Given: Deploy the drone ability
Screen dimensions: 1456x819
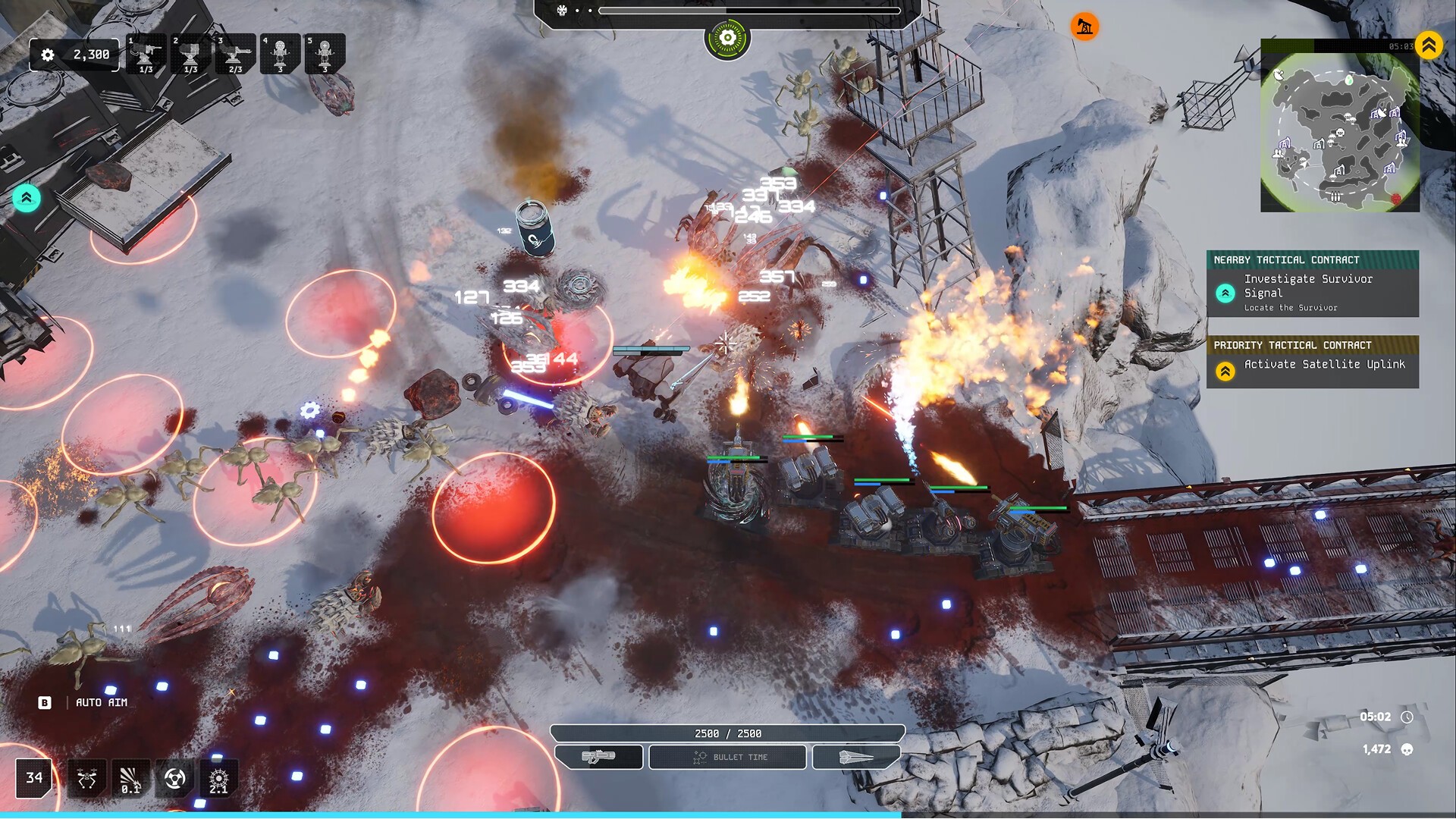Looking at the screenshot, I should click(x=86, y=779).
